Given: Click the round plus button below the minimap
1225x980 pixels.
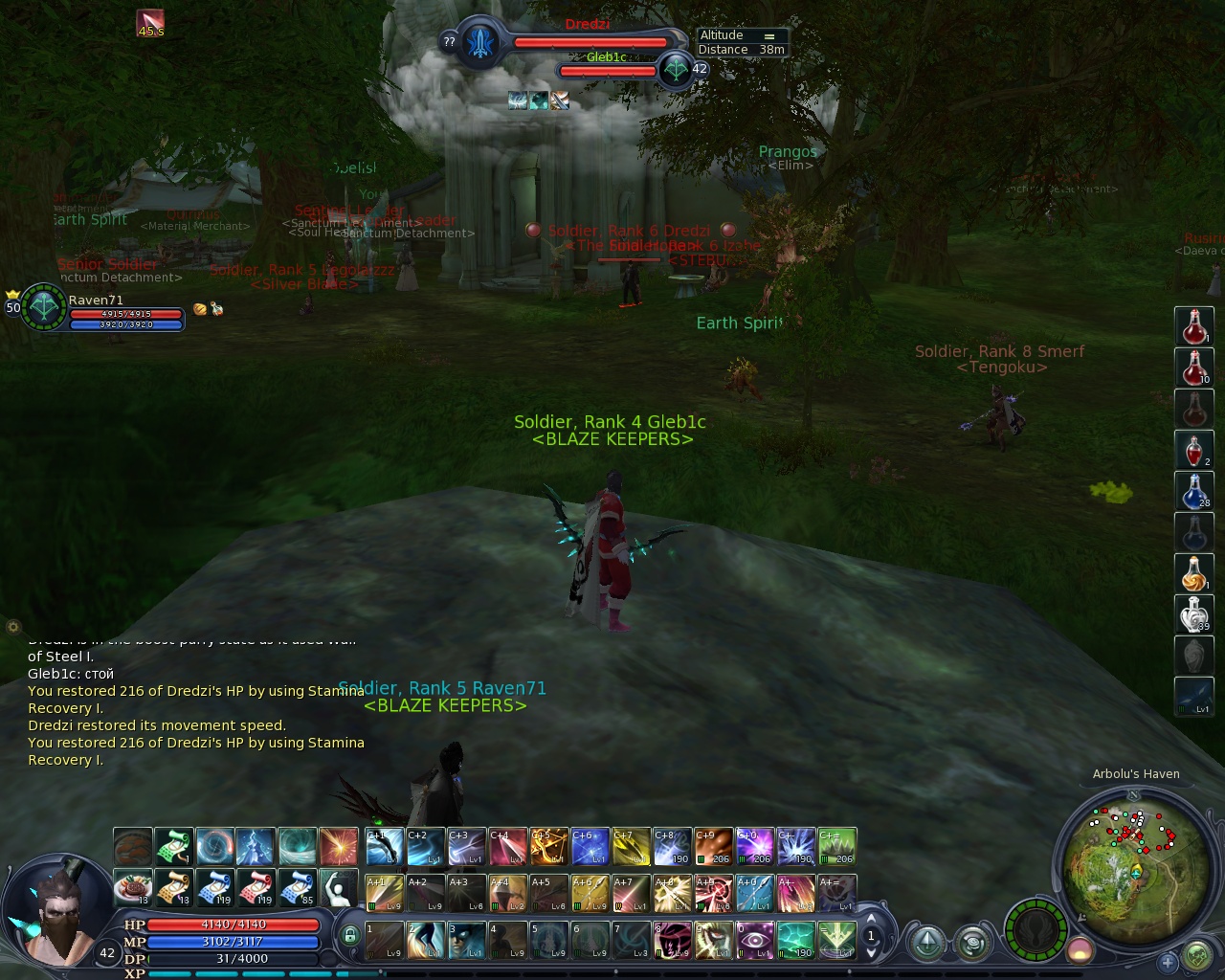Looking at the screenshot, I should click(1167, 961).
